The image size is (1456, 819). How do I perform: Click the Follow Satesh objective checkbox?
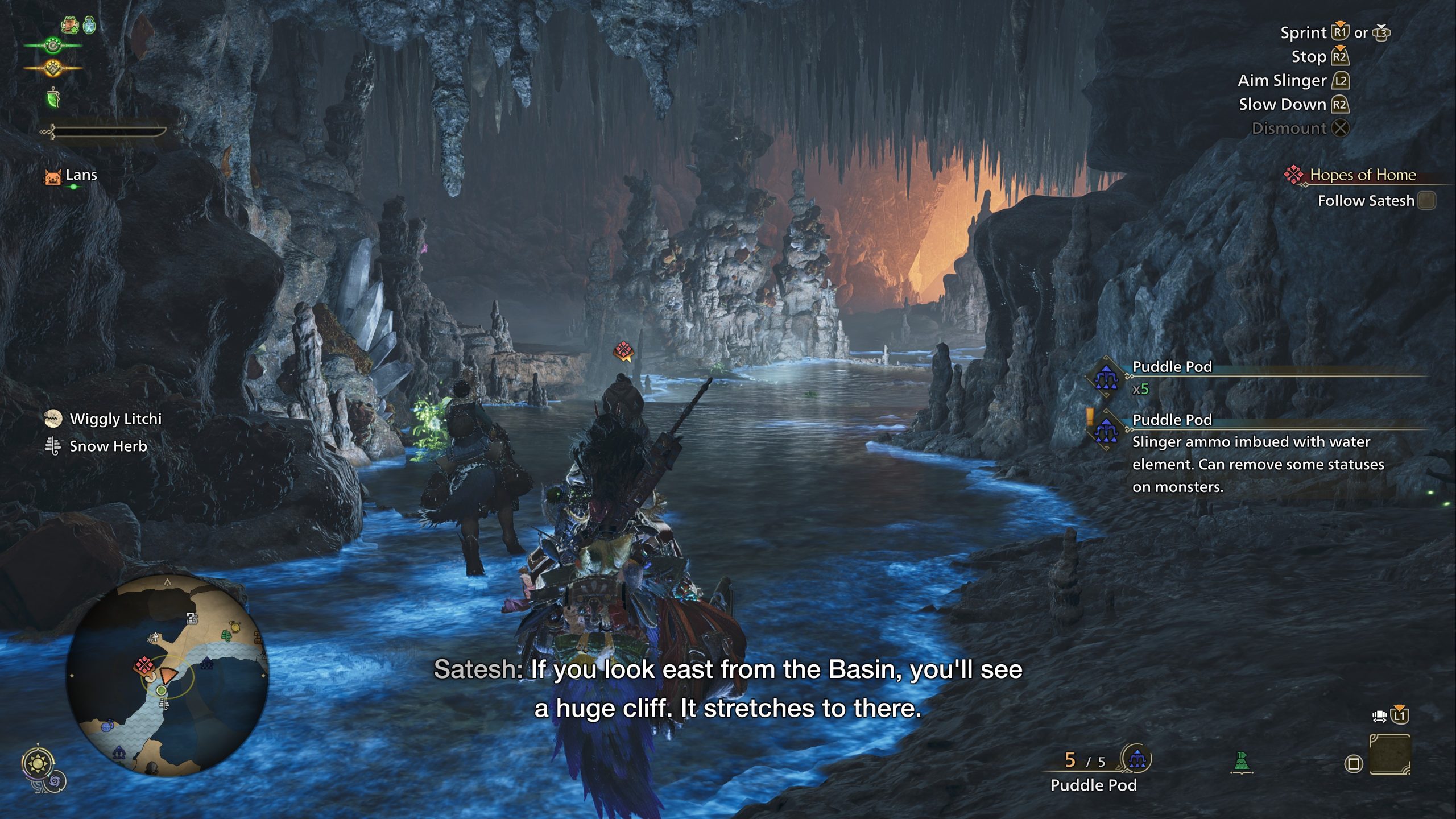pyautogui.click(x=1426, y=201)
